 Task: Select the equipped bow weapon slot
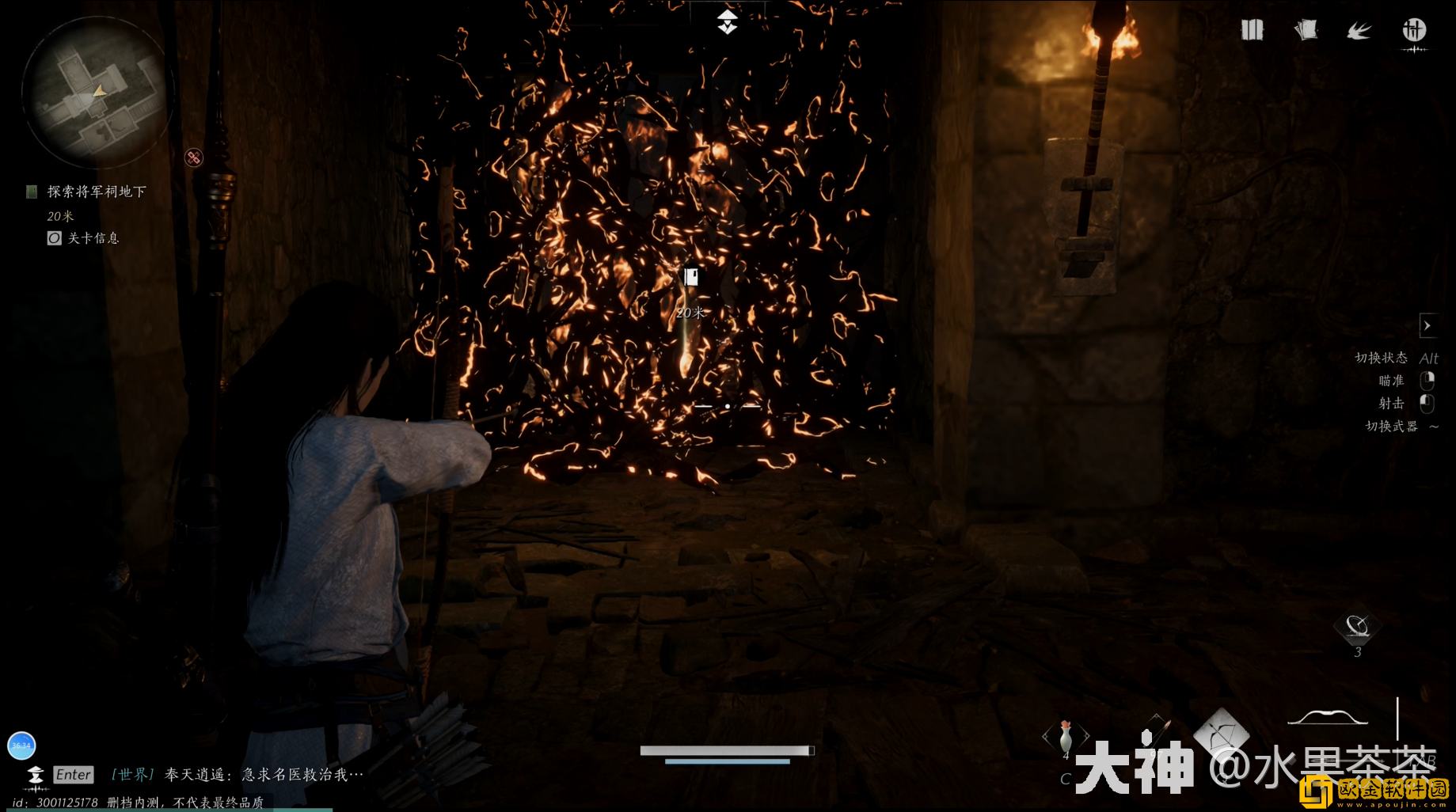1328,717
